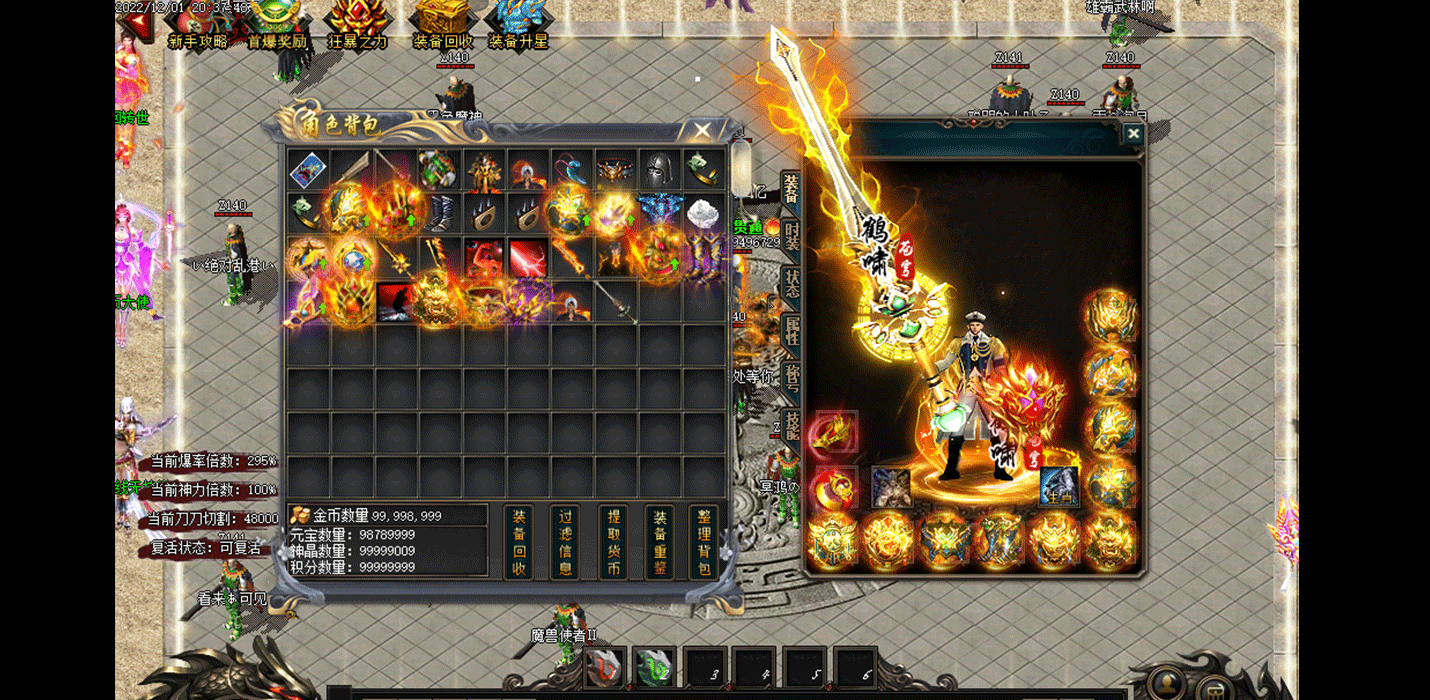The width and height of the screenshot is (1430, 700).
Task: Open the 过滤信息 filter button
Action: pos(565,542)
